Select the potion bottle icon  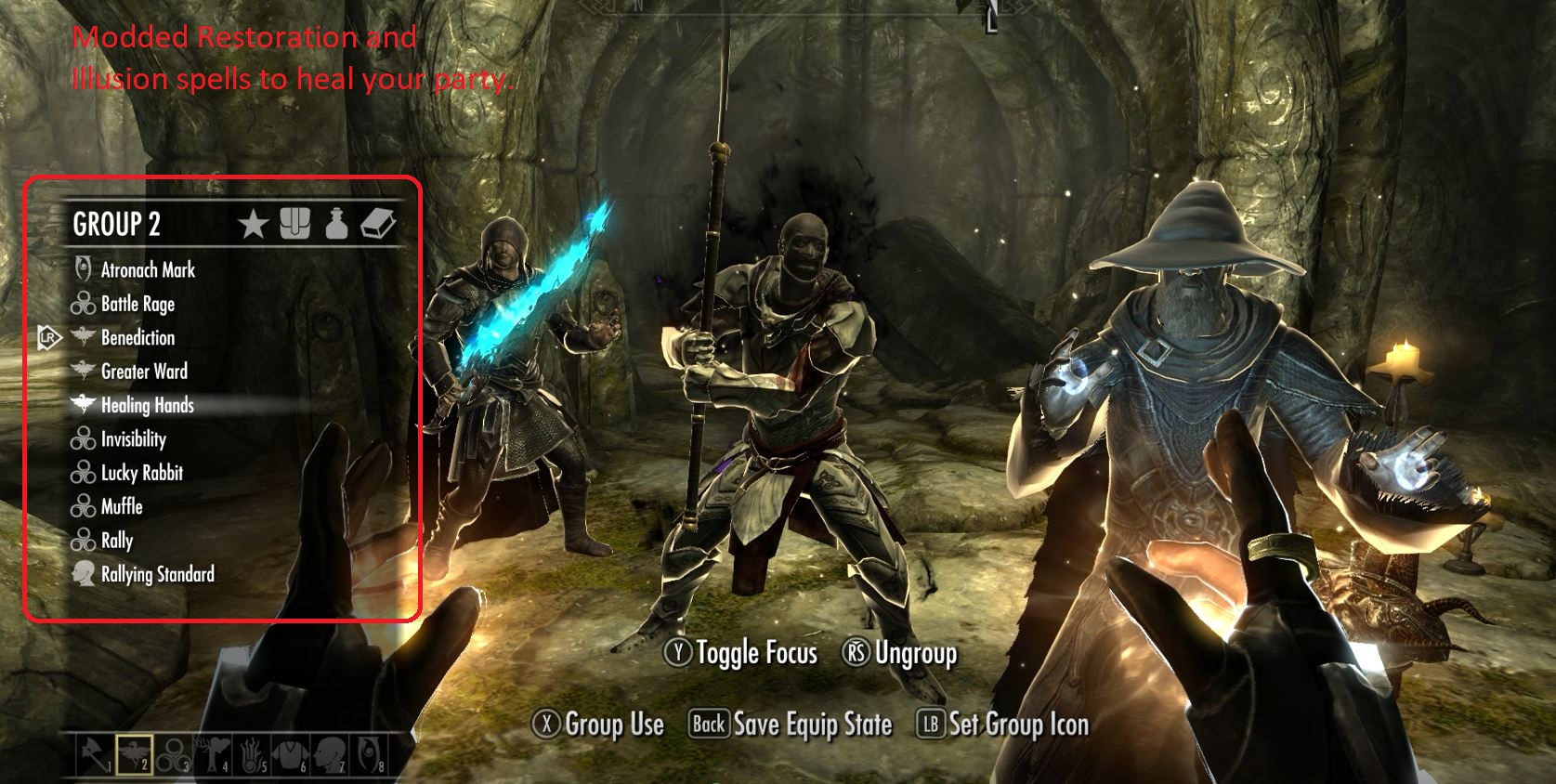[339, 223]
